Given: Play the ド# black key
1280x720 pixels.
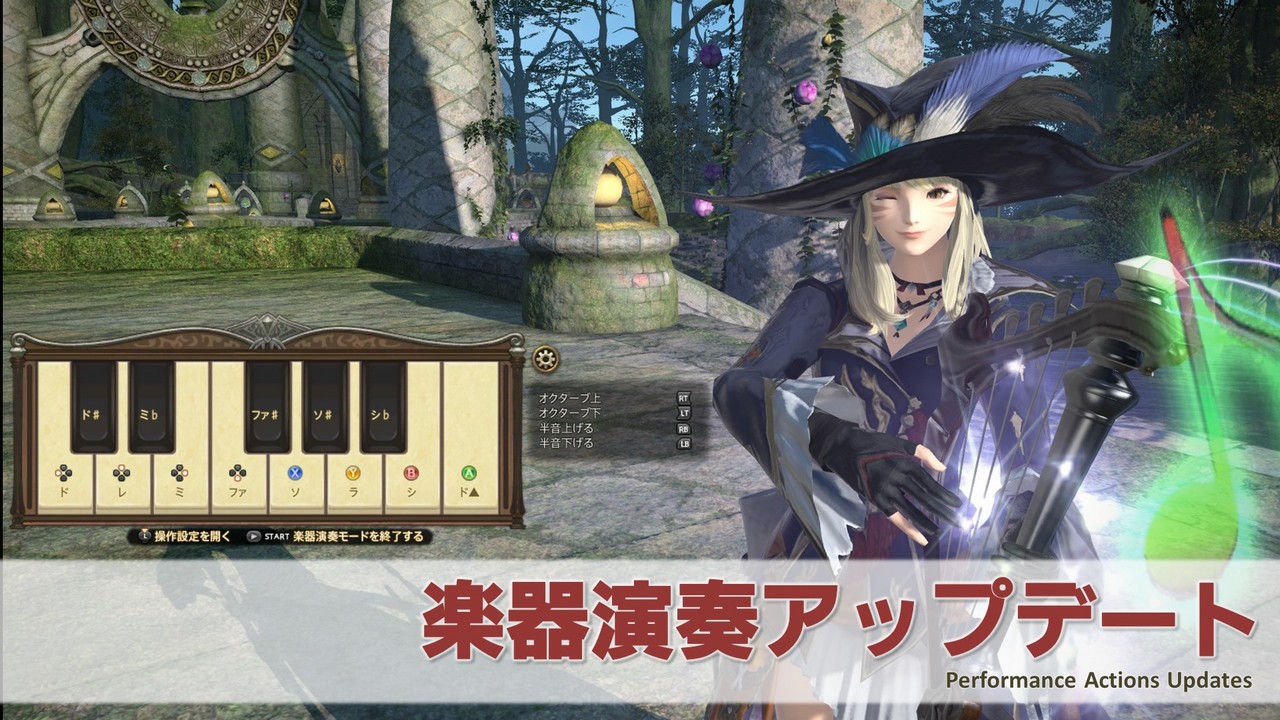Looking at the screenshot, I should (93, 406).
